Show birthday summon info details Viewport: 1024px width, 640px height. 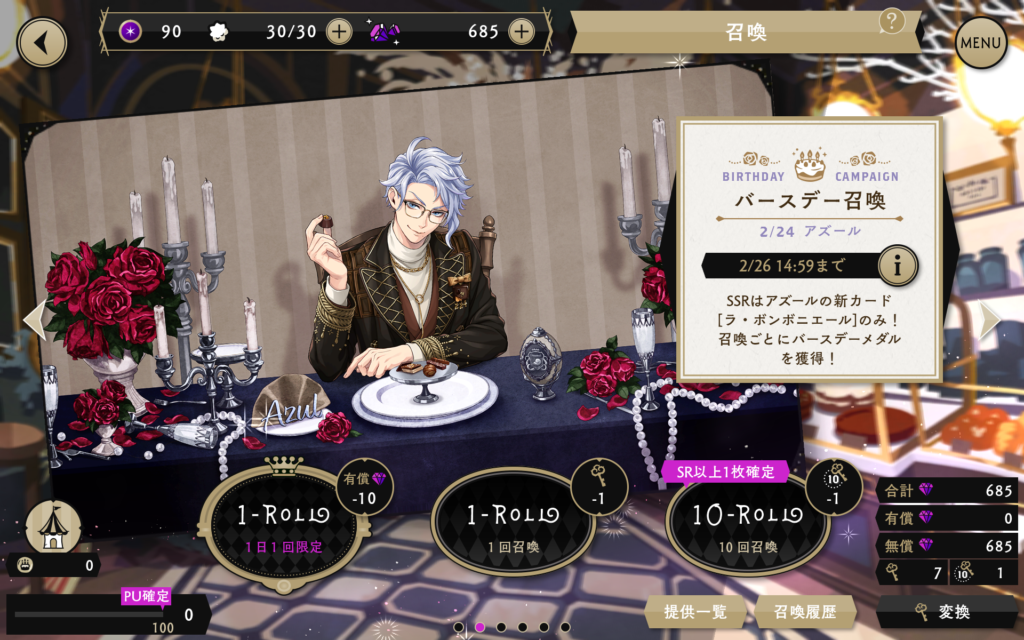click(x=897, y=266)
